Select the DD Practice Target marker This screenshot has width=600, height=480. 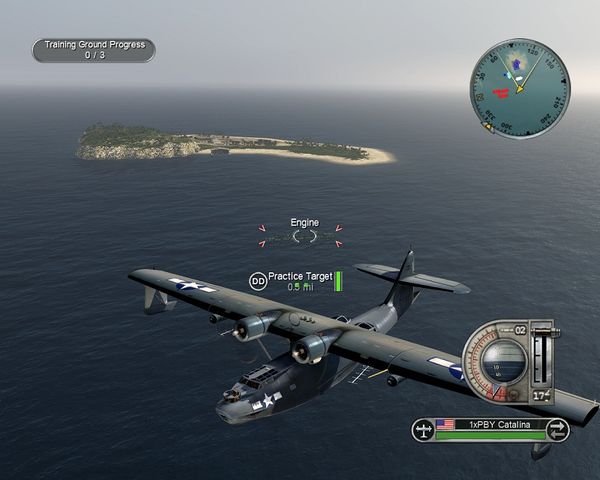tap(258, 281)
